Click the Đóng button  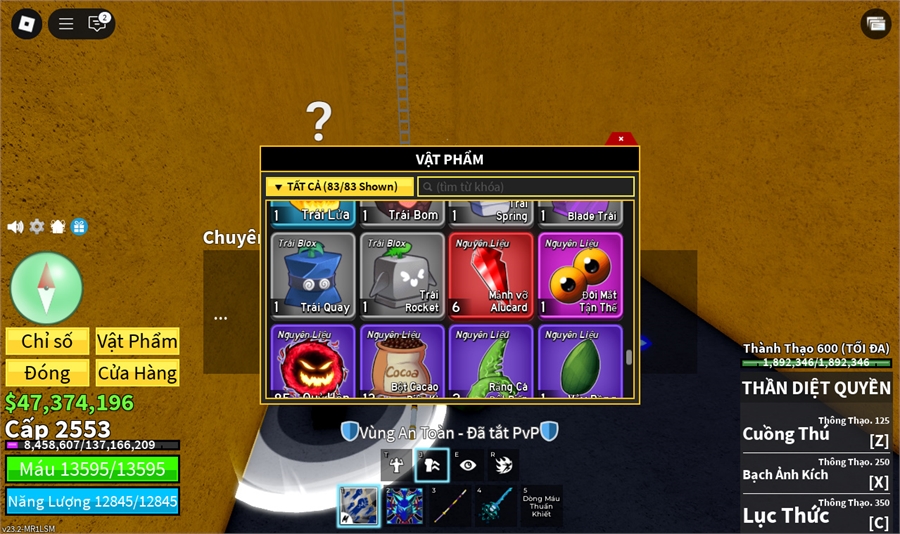pyautogui.click(x=47, y=373)
